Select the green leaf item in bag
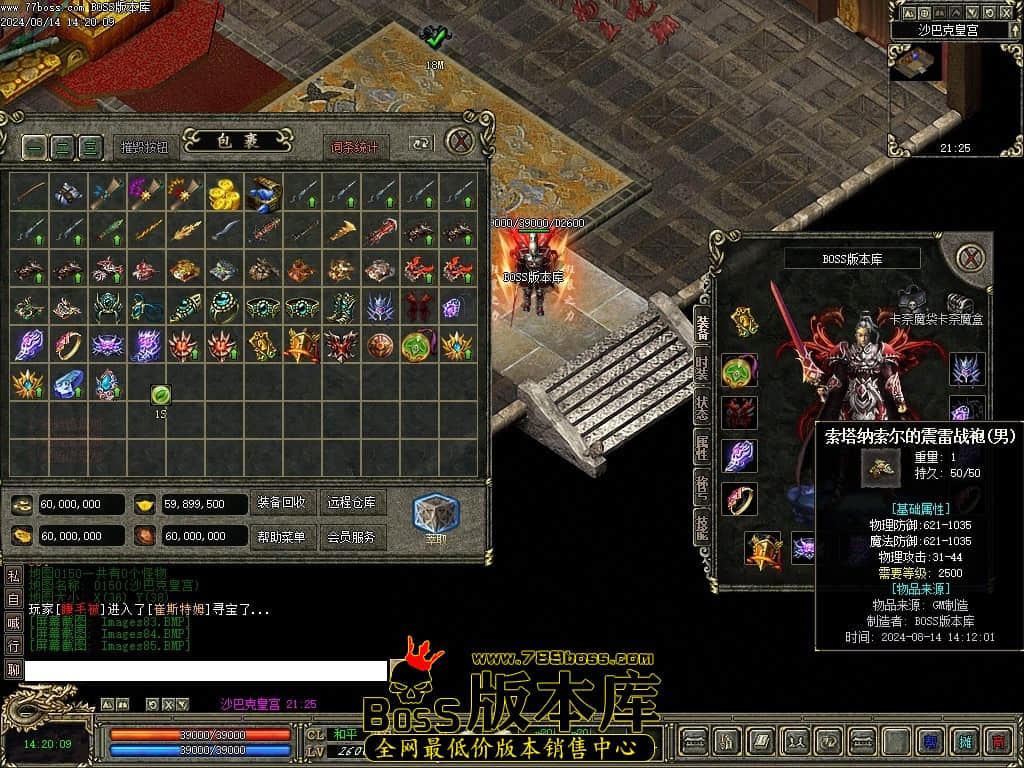Screen dimensions: 1024x768 [x=160, y=395]
